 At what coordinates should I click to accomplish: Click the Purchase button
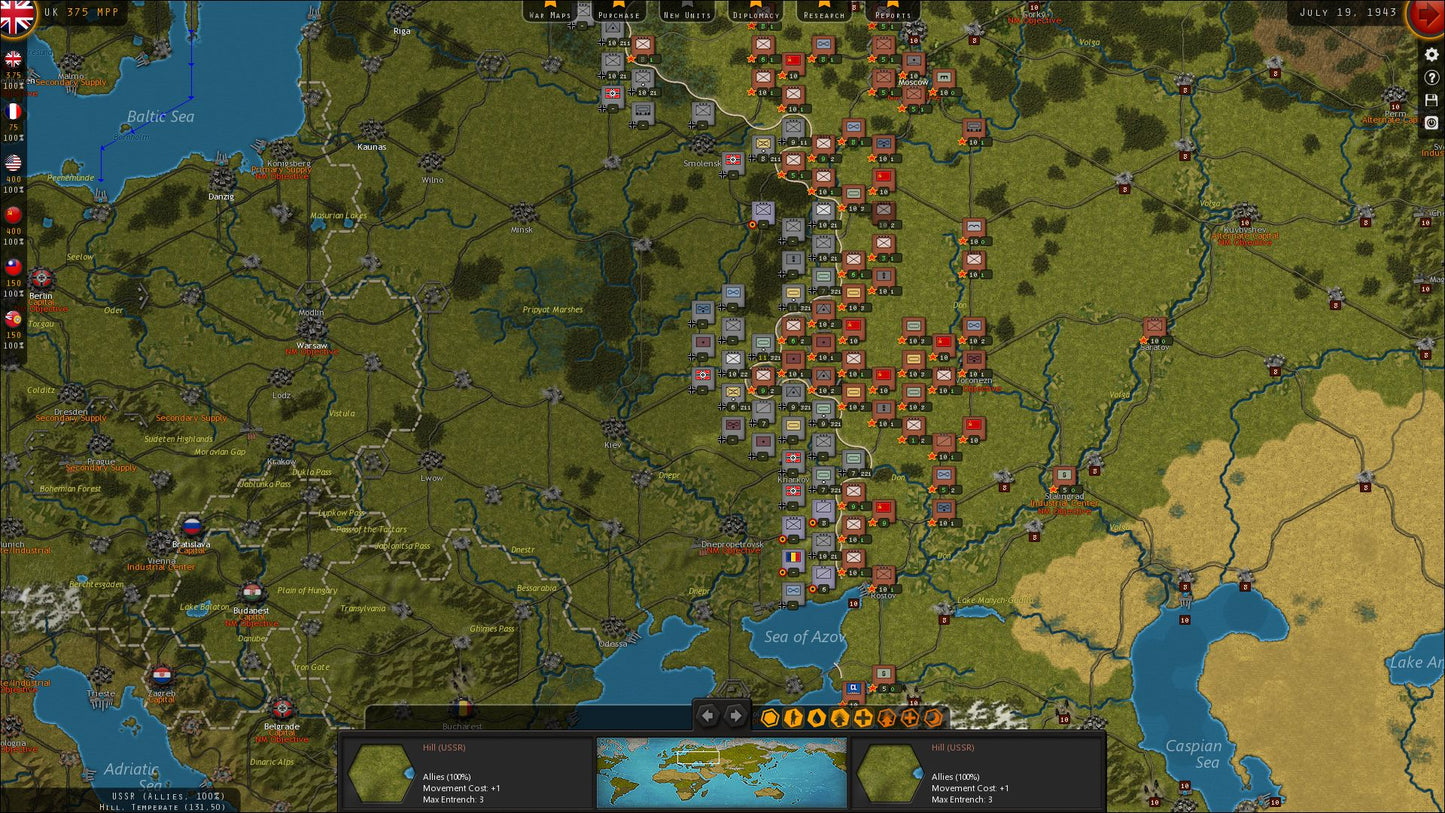coord(618,15)
